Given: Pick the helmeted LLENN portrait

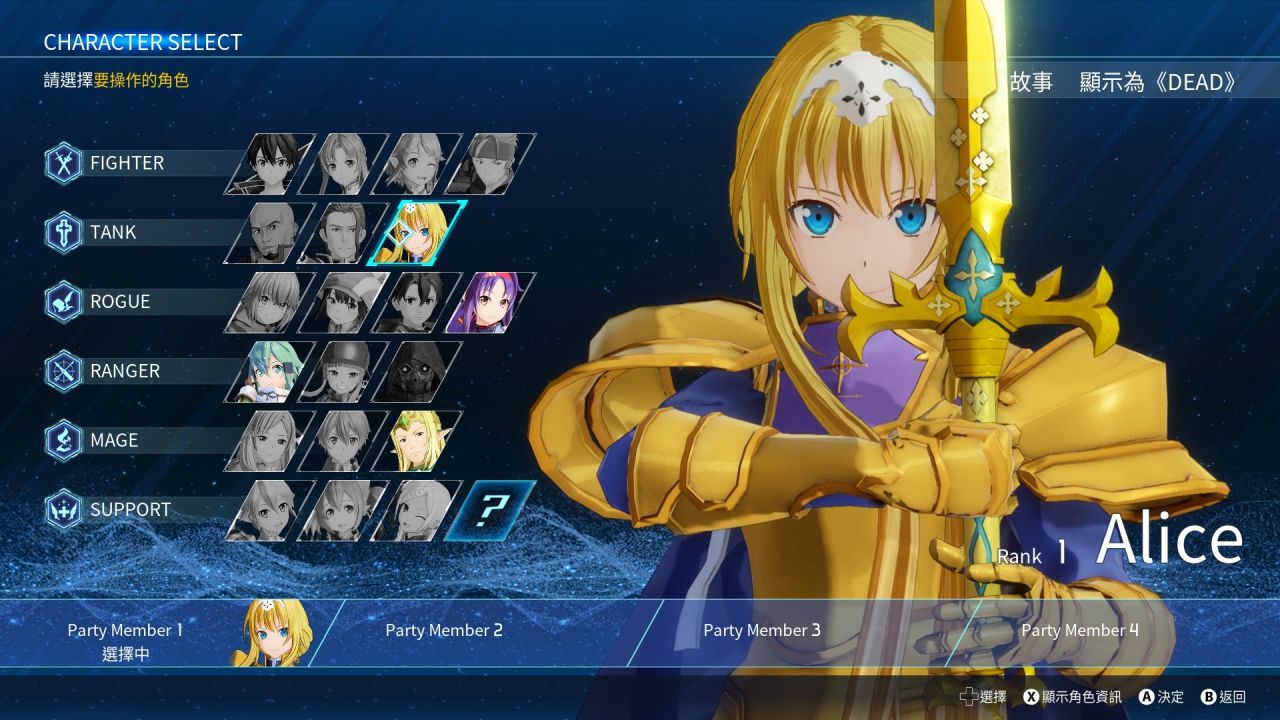Looking at the screenshot, I should pyautogui.click(x=343, y=371).
